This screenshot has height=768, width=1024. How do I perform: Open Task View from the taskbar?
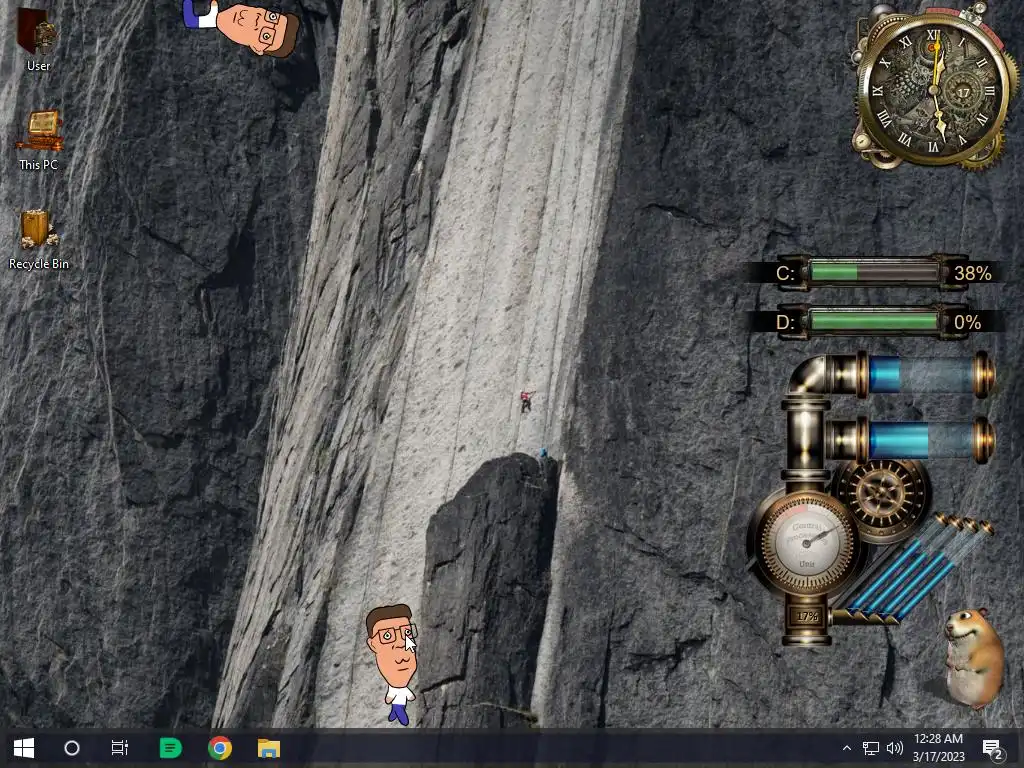pos(120,748)
